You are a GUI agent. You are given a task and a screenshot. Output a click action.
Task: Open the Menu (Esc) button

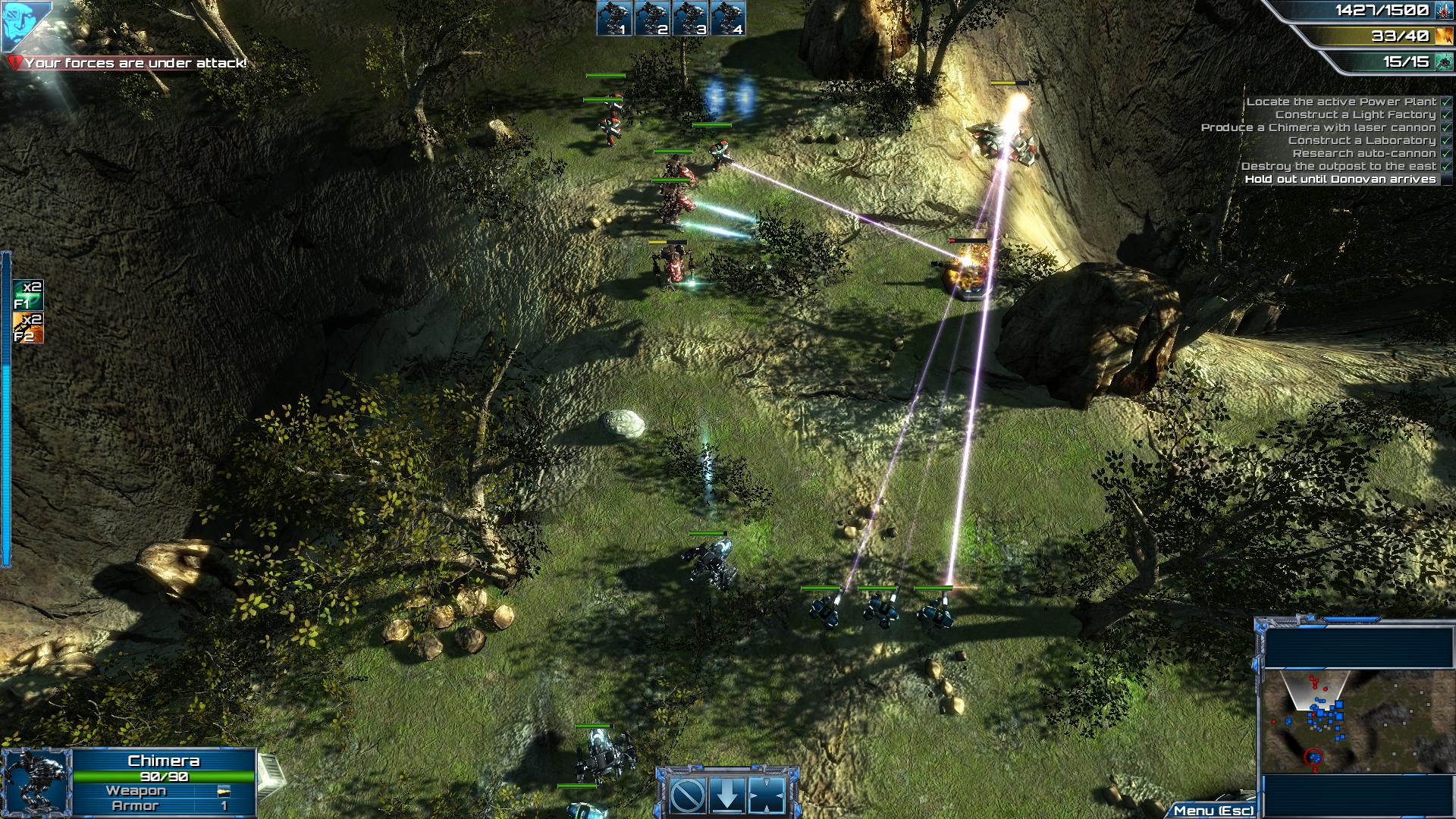[x=1213, y=811]
